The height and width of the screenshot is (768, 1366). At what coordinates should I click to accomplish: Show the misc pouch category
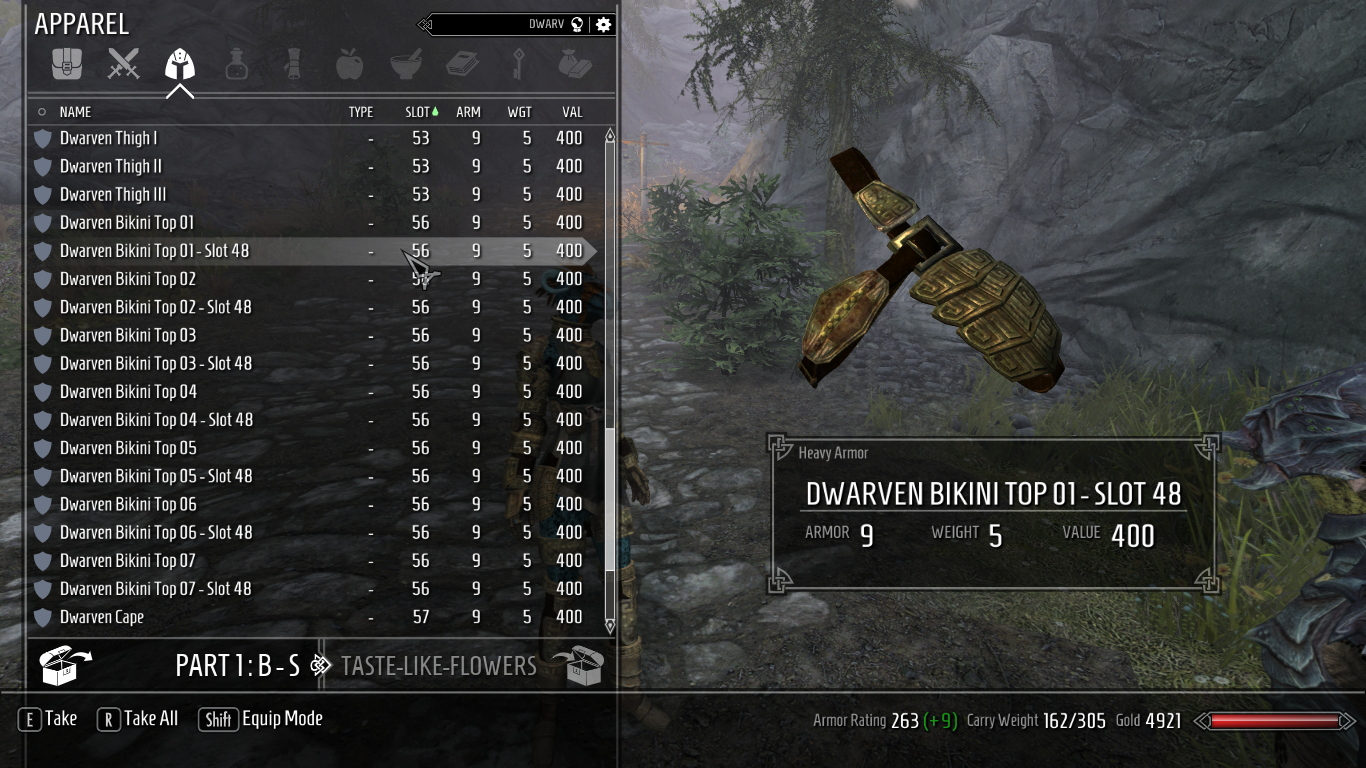click(x=575, y=65)
